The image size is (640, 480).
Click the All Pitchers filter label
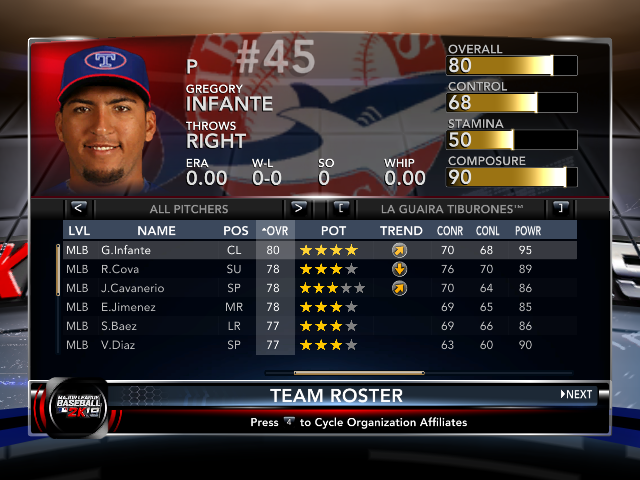[x=188, y=209]
